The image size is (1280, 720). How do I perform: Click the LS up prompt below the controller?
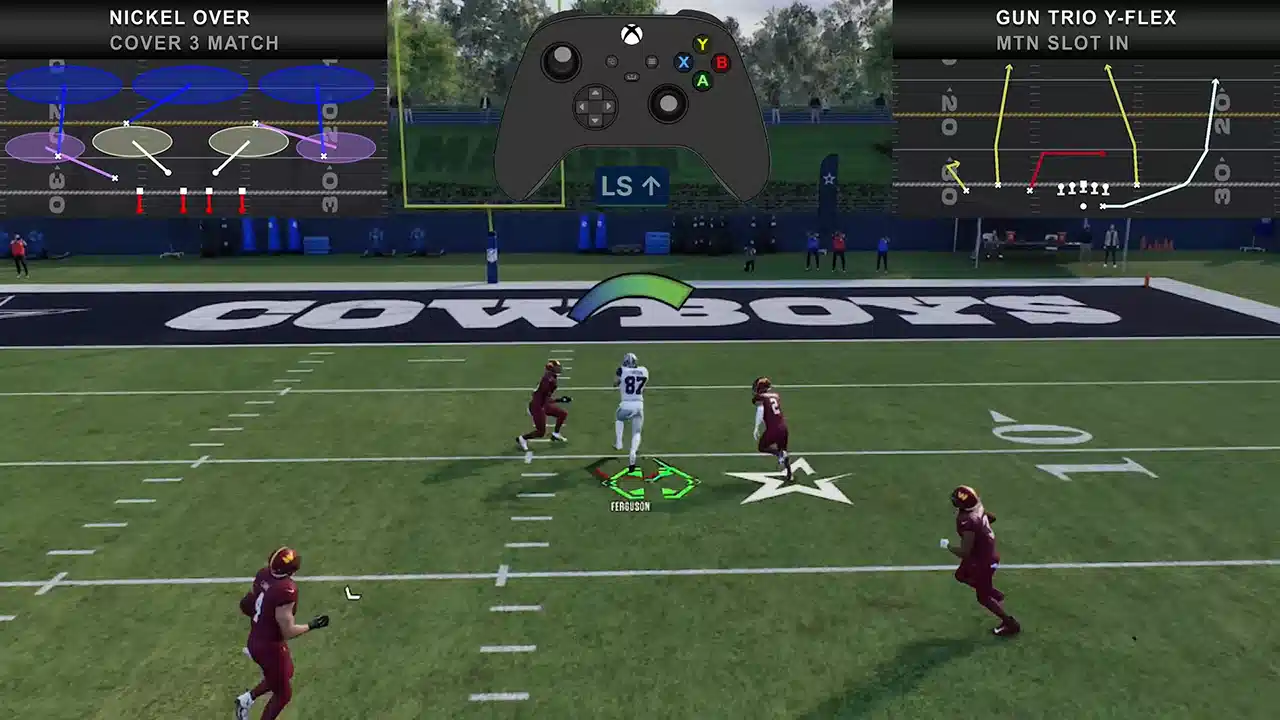(x=631, y=186)
